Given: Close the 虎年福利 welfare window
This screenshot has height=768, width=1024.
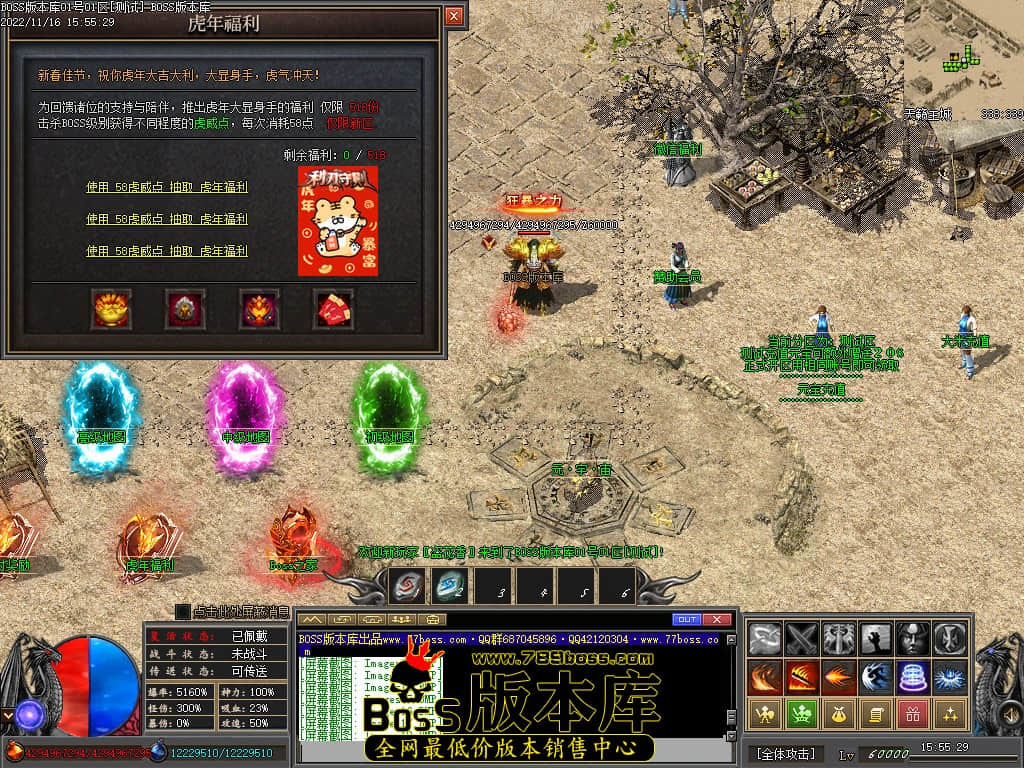Looking at the screenshot, I should coord(454,16).
